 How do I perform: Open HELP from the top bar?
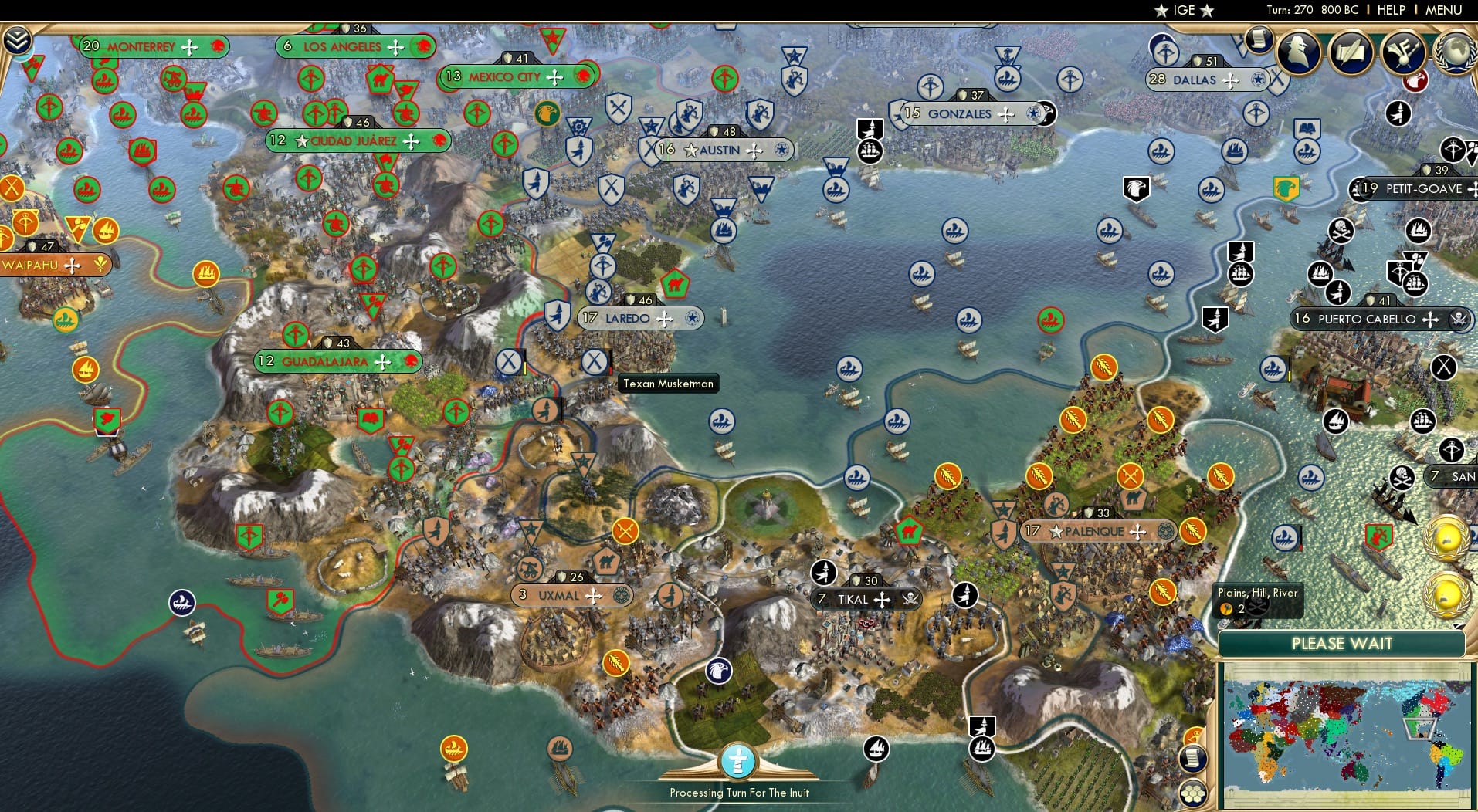click(x=1390, y=10)
